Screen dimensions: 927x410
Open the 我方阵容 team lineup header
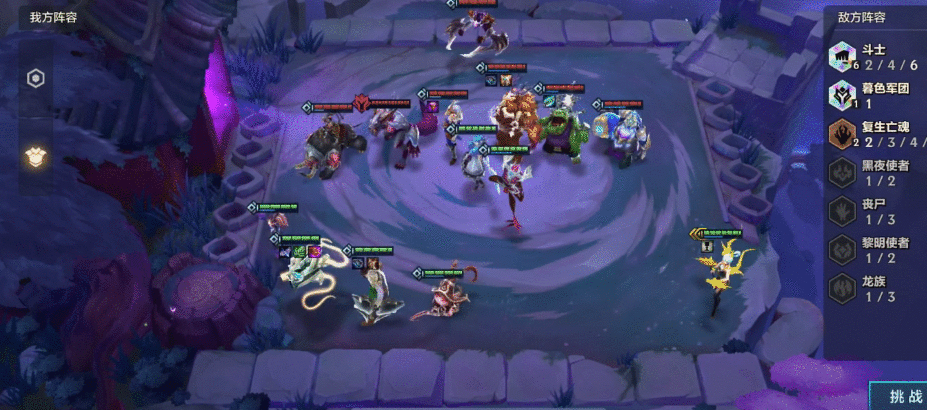pos(53,17)
